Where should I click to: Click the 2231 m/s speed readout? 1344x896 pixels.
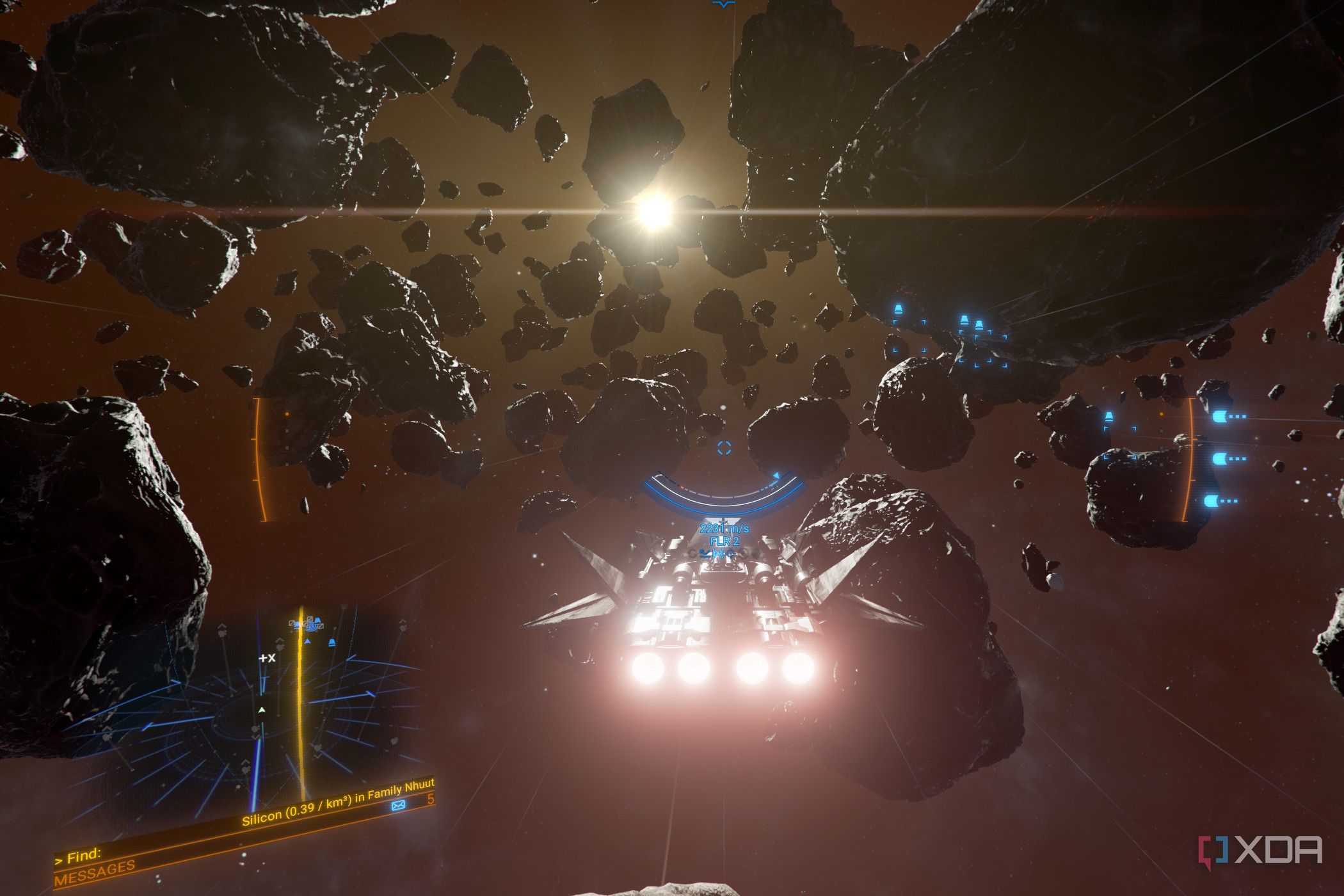point(724,529)
